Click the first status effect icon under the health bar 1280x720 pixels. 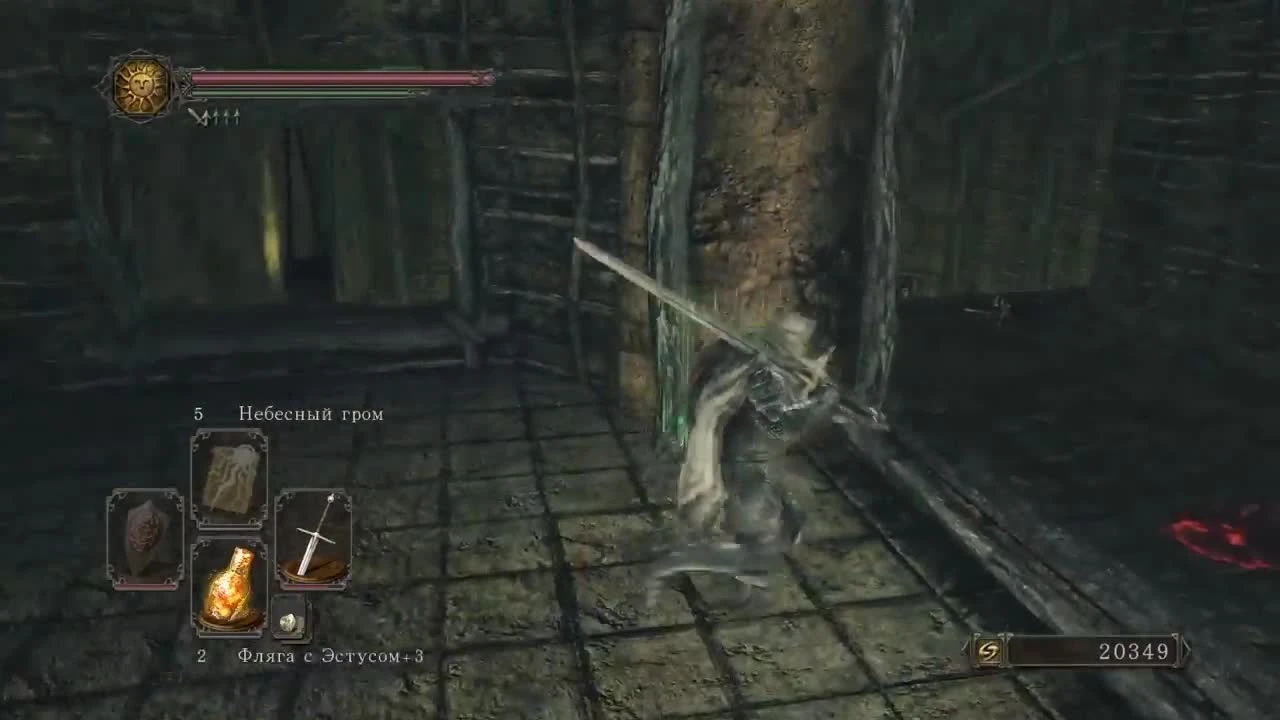(x=196, y=118)
